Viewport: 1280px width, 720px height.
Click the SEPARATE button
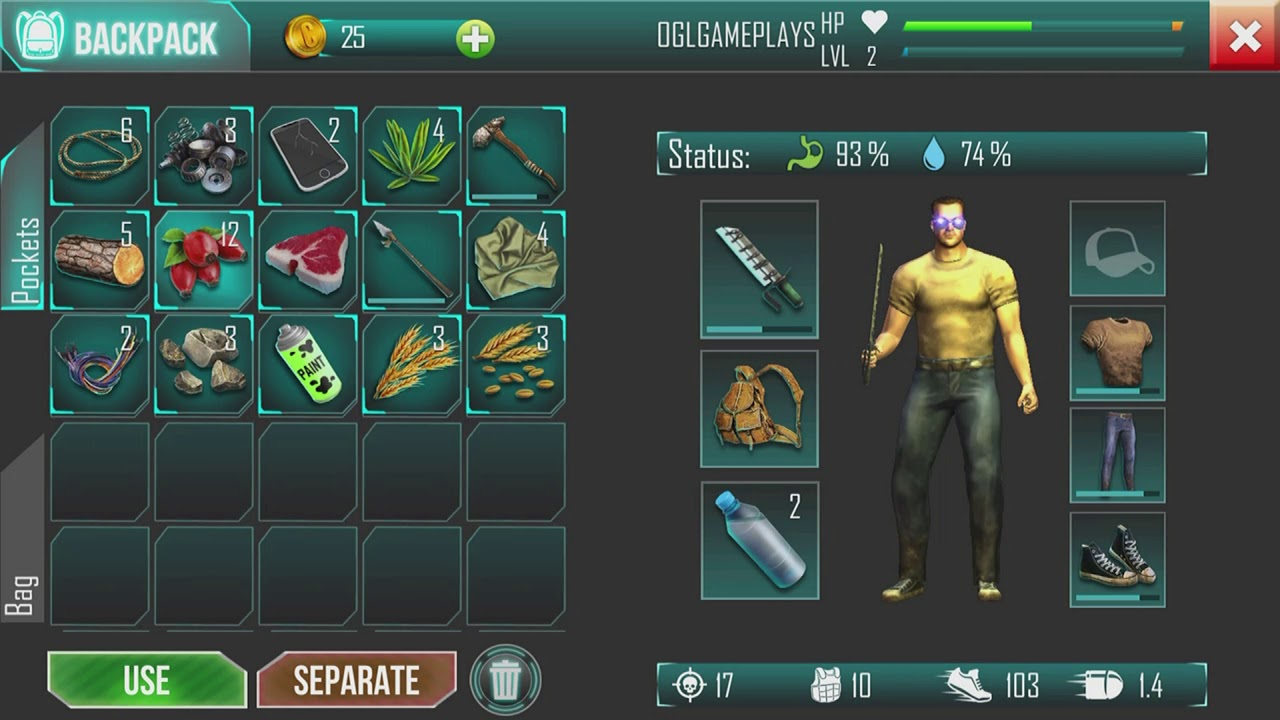point(357,680)
